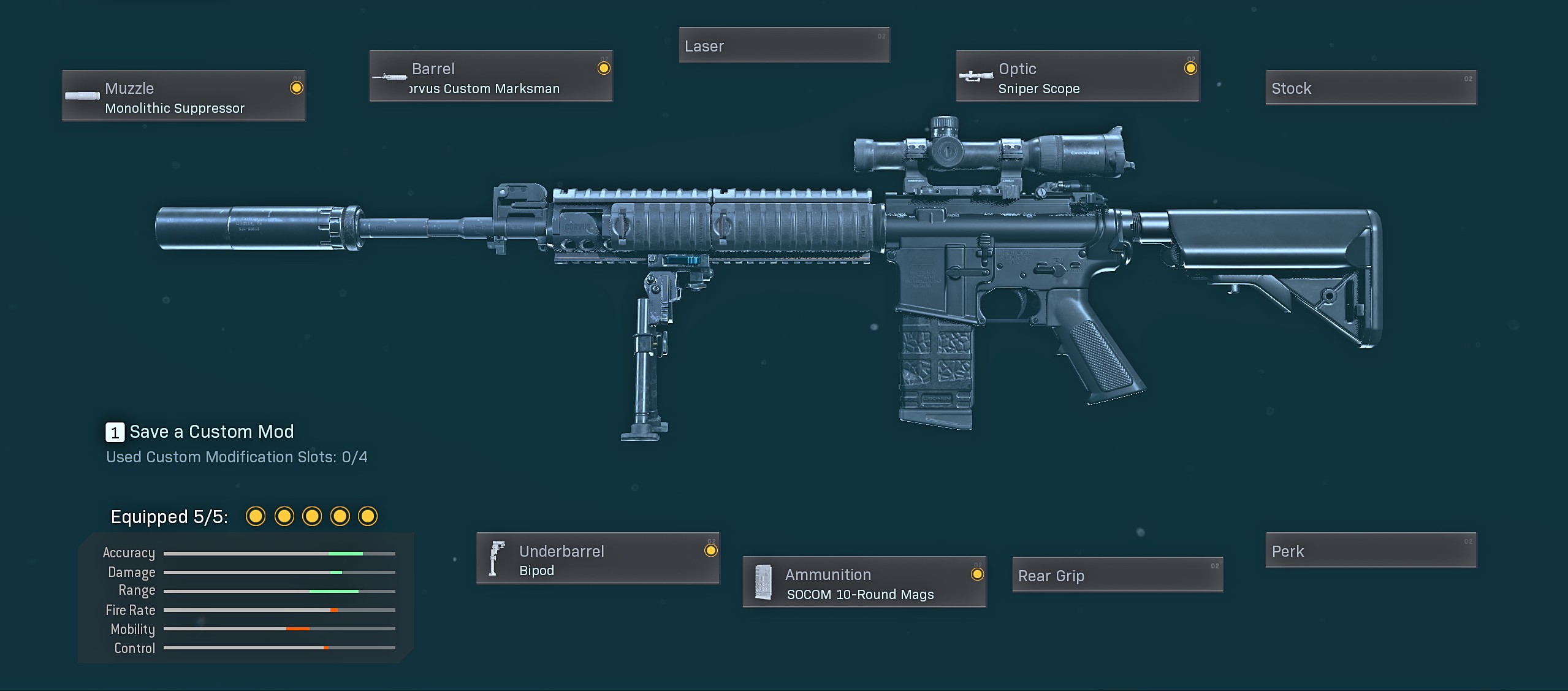
Task: Select the Barrel attachment slot
Action: (490, 77)
